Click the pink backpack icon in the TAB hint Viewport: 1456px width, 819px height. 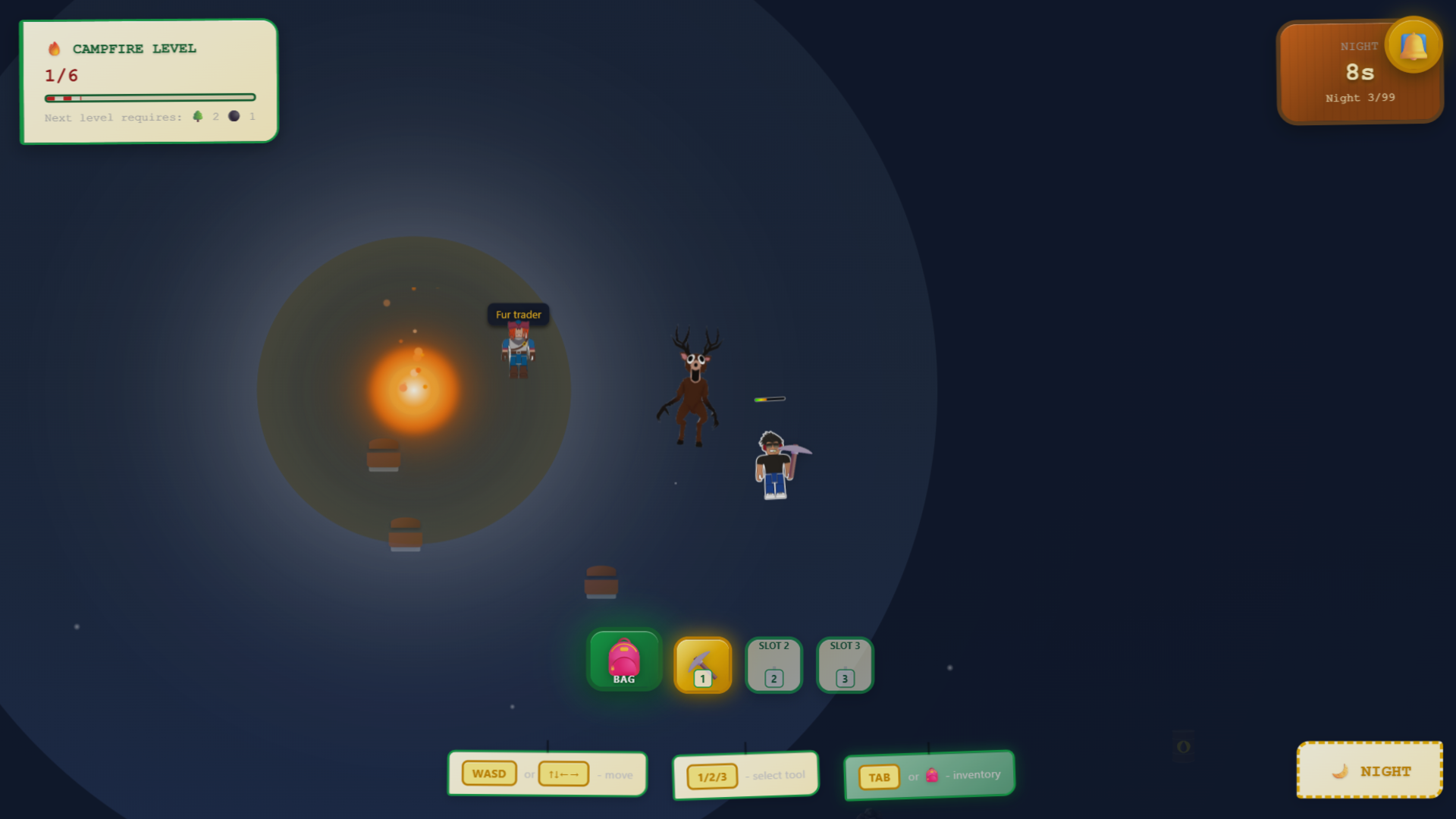(x=933, y=776)
